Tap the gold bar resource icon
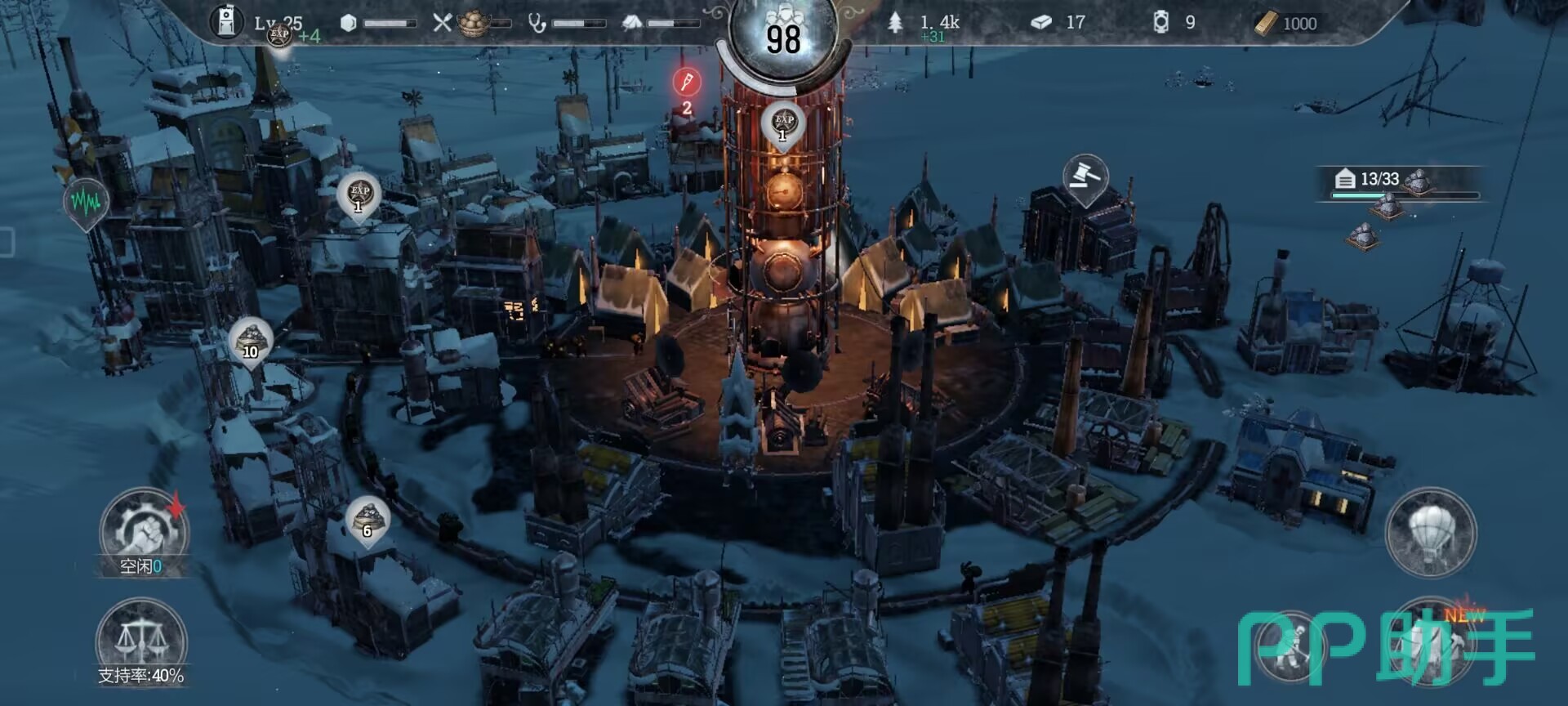The image size is (1568, 706). [x=1265, y=23]
